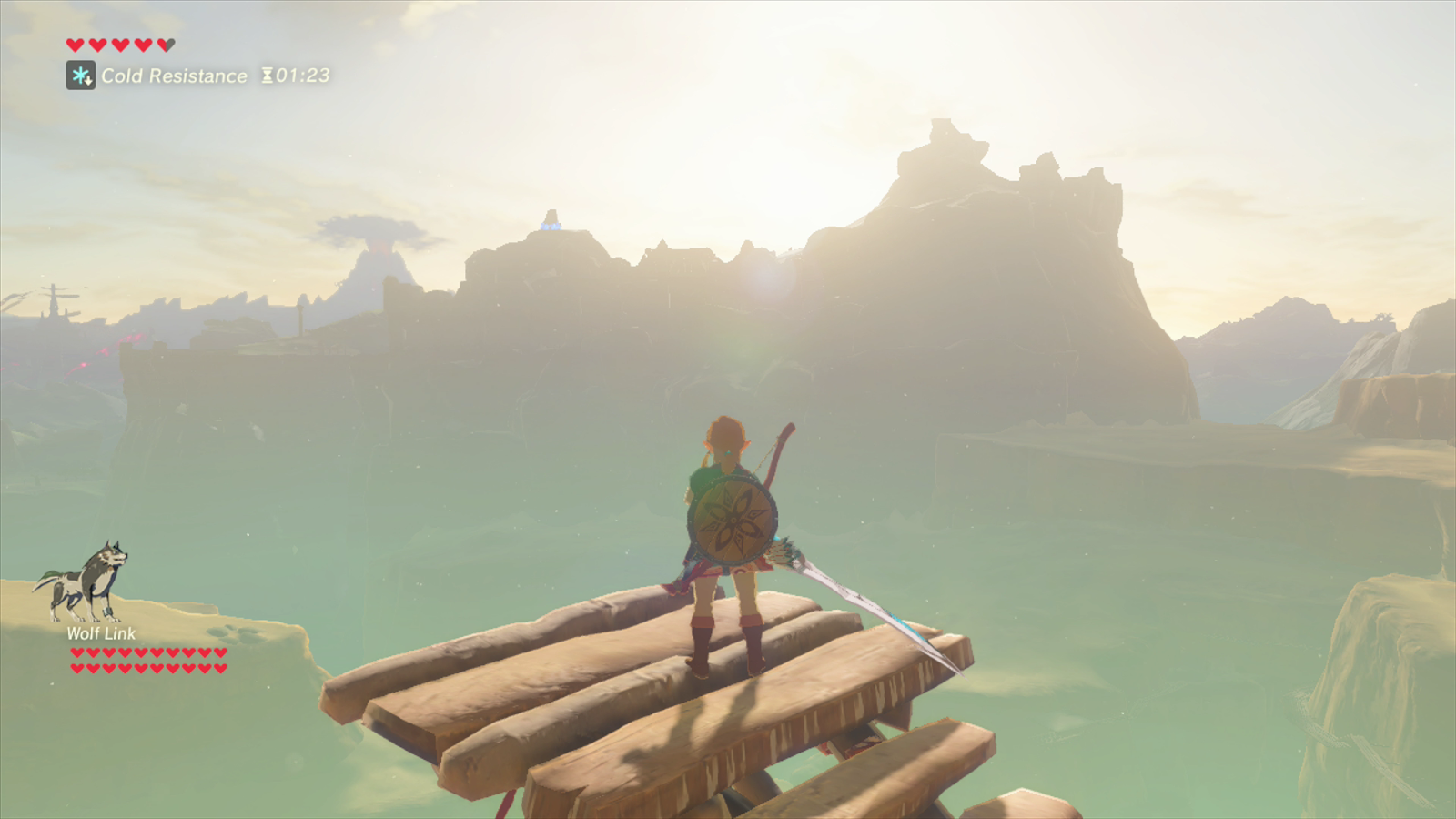Expand details by clicking the Wolf Link name label
1456x819 pixels.
[100, 633]
